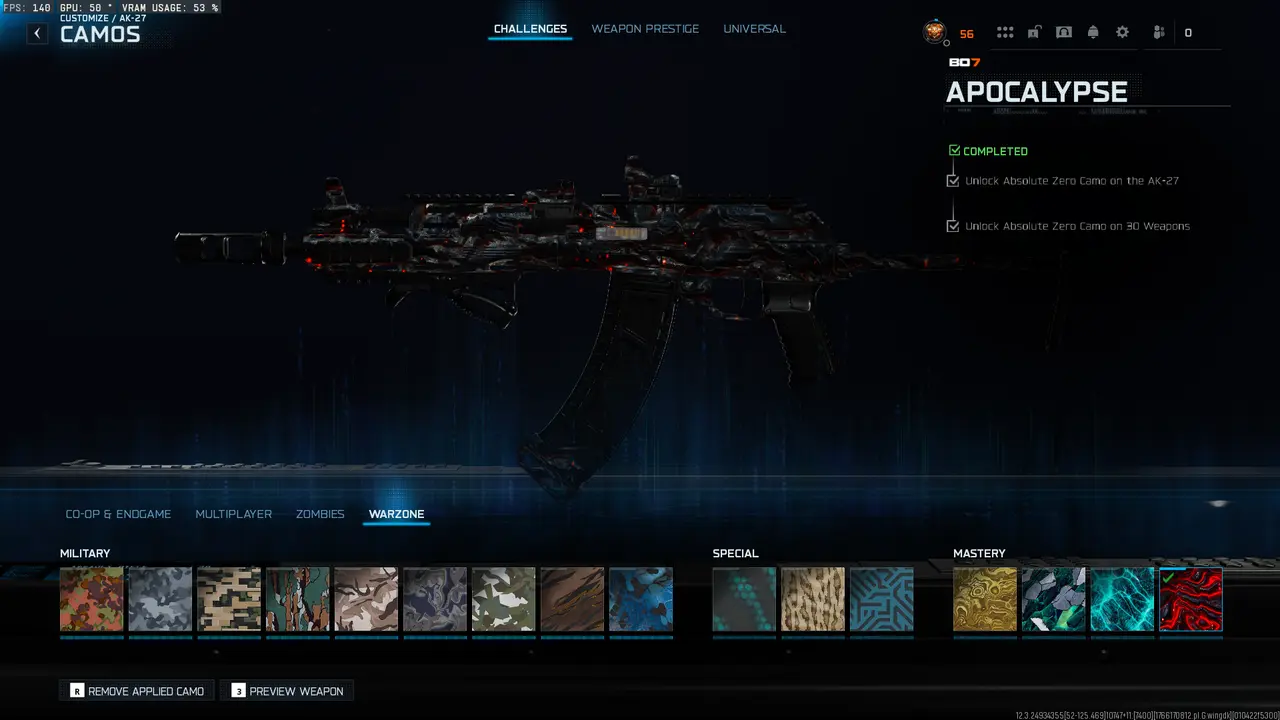The height and width of the screenshot is (720, 1280).
Task: Open the social/friends icon near player count
Action: click(x=1157, y=32)
